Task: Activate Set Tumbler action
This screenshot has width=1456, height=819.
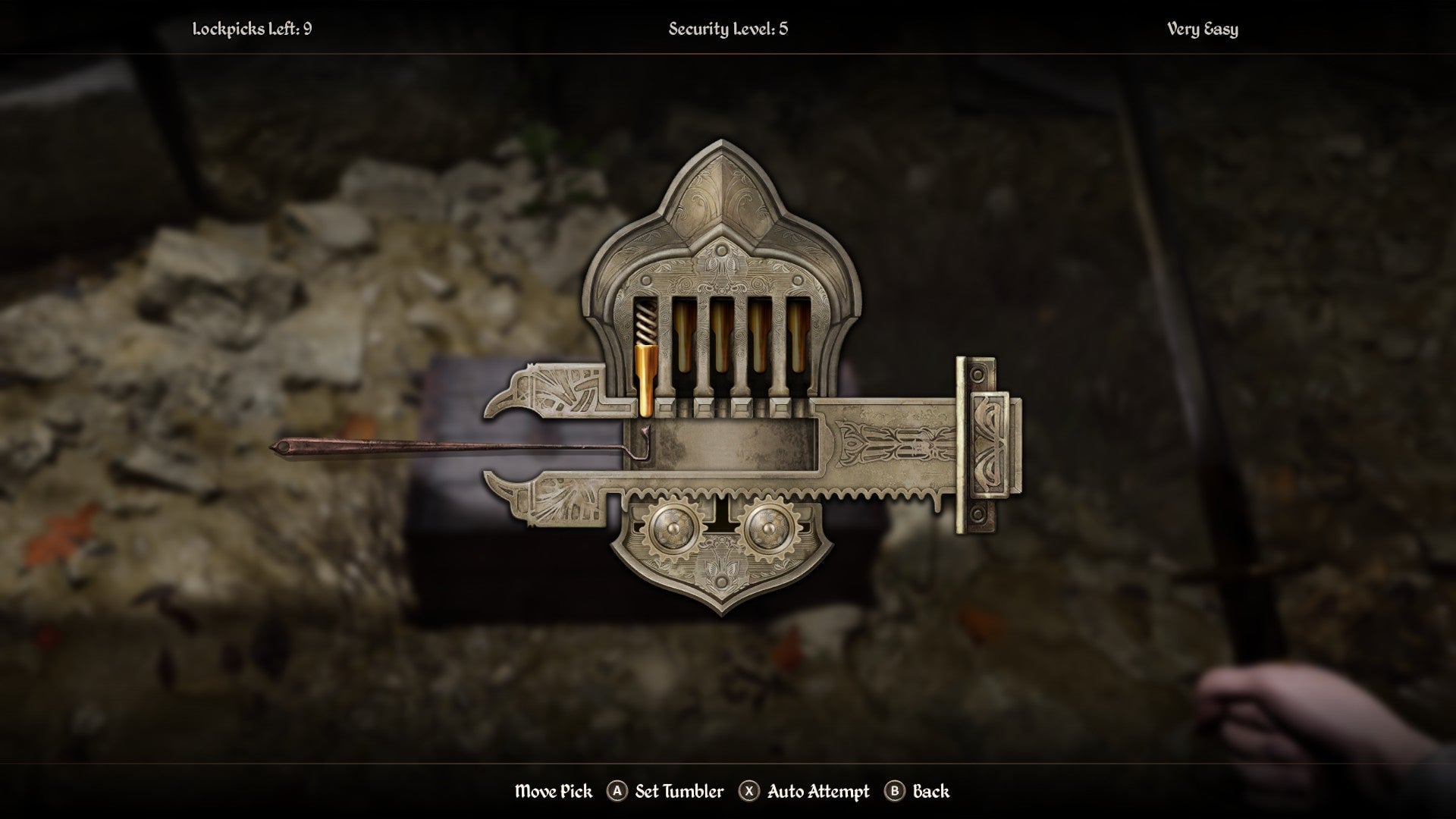Action: (680, 792)
